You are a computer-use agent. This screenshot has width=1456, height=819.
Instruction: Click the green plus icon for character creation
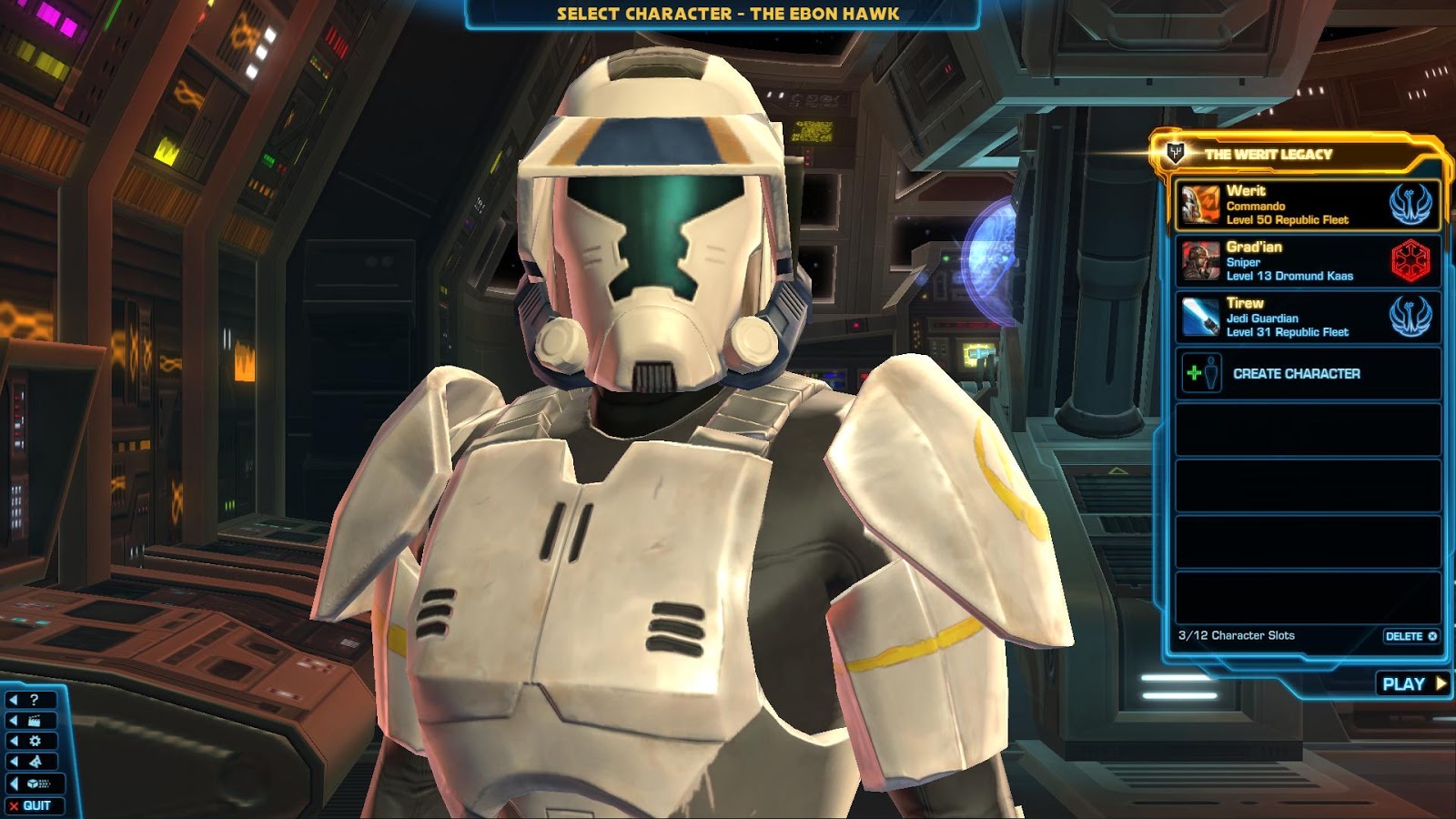1192,373
